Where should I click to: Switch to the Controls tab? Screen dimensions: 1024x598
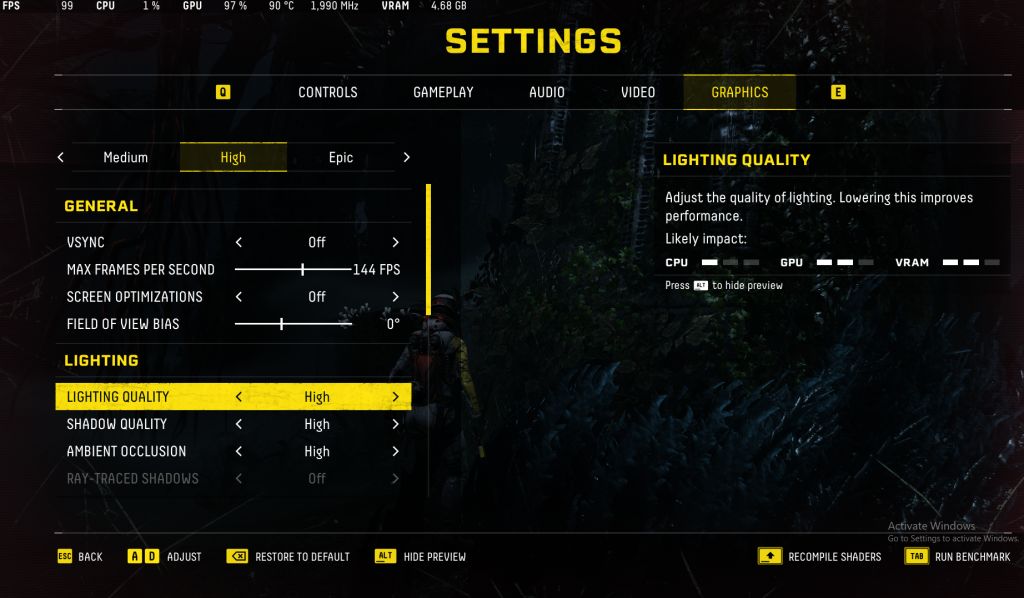click(x=327, y=92)
